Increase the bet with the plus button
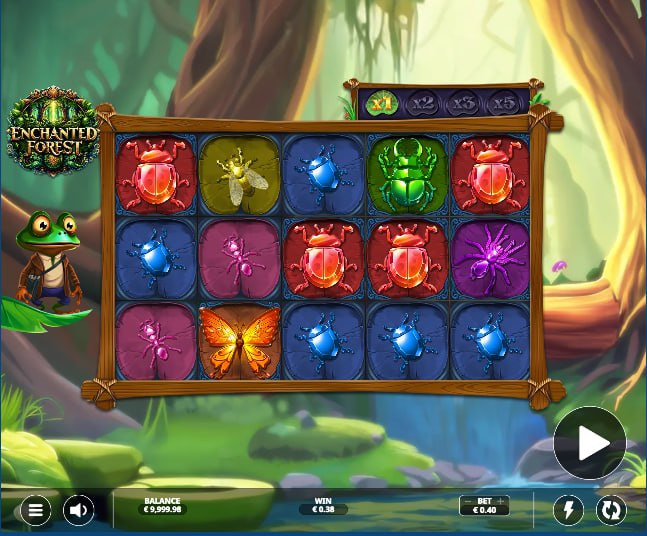This screenshot has width=647, height=536. (501, 501)
